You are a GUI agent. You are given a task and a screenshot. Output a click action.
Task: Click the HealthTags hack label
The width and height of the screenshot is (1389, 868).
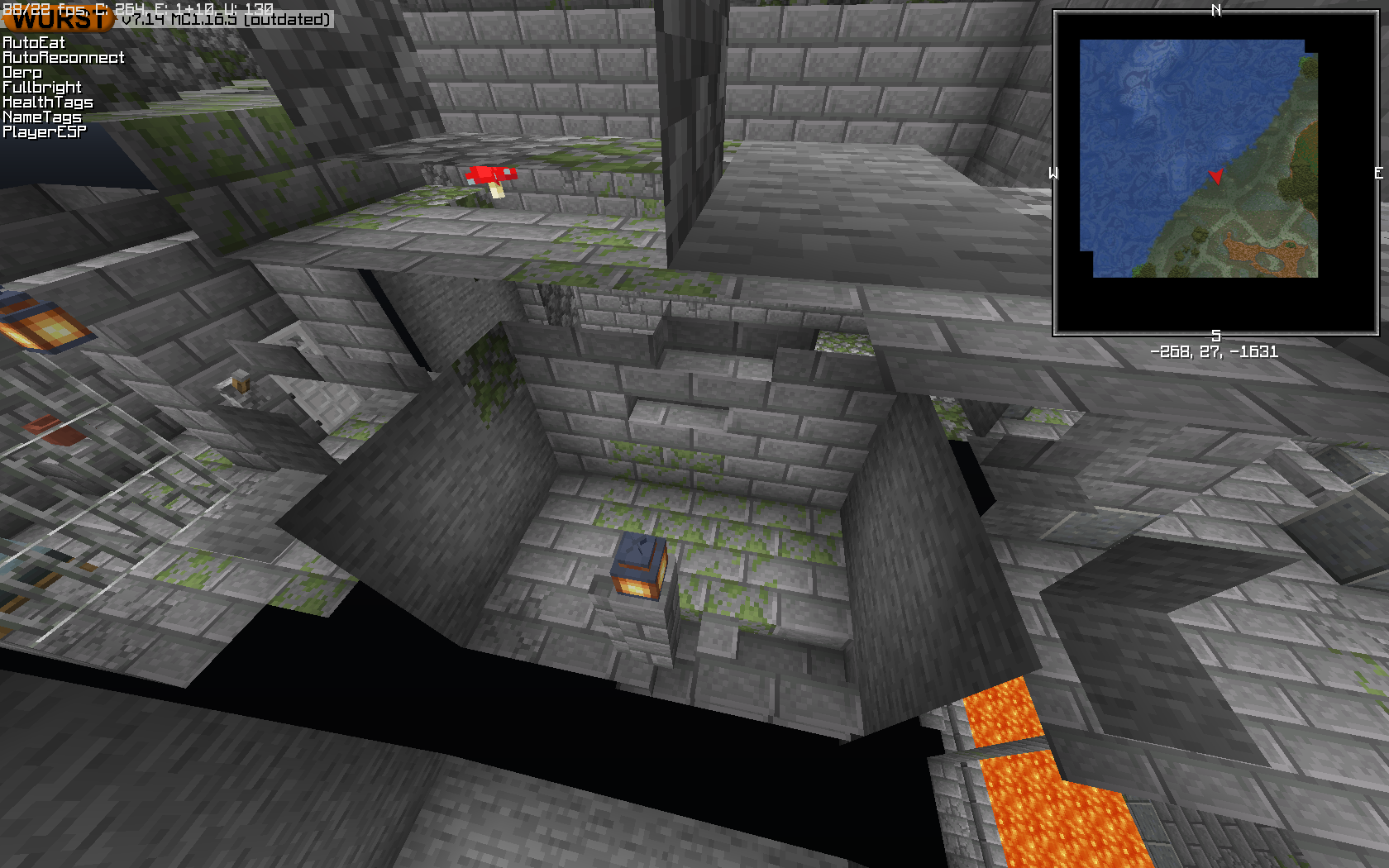point(48,101)
